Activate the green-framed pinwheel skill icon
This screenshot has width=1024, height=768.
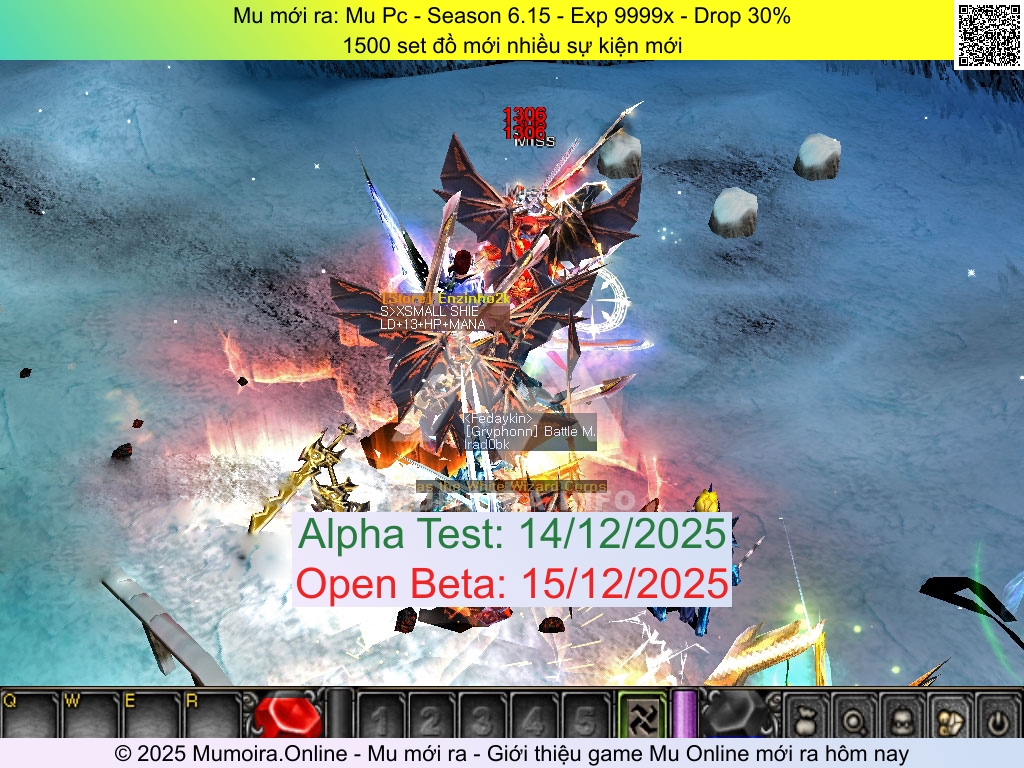coord(641,715)
